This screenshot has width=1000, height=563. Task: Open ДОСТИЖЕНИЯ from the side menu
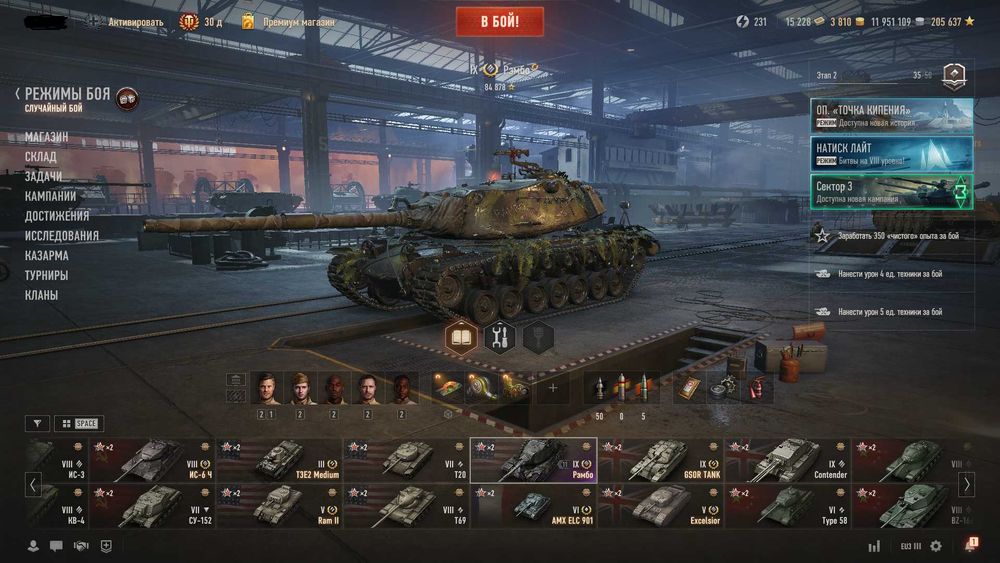point(57,216)
